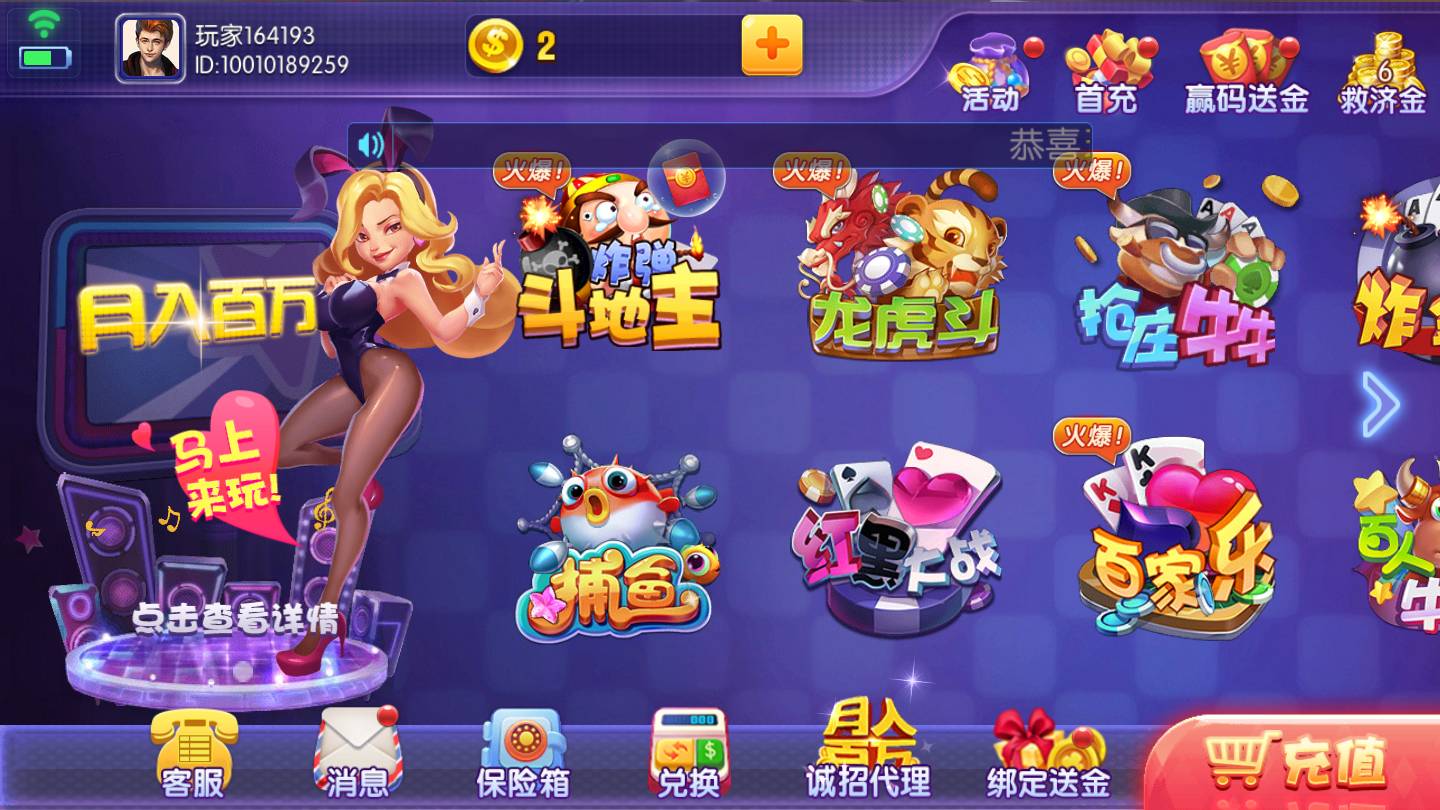Click the player avatar portrait
Screen dimensions: 1440x810
coord(150,45)
